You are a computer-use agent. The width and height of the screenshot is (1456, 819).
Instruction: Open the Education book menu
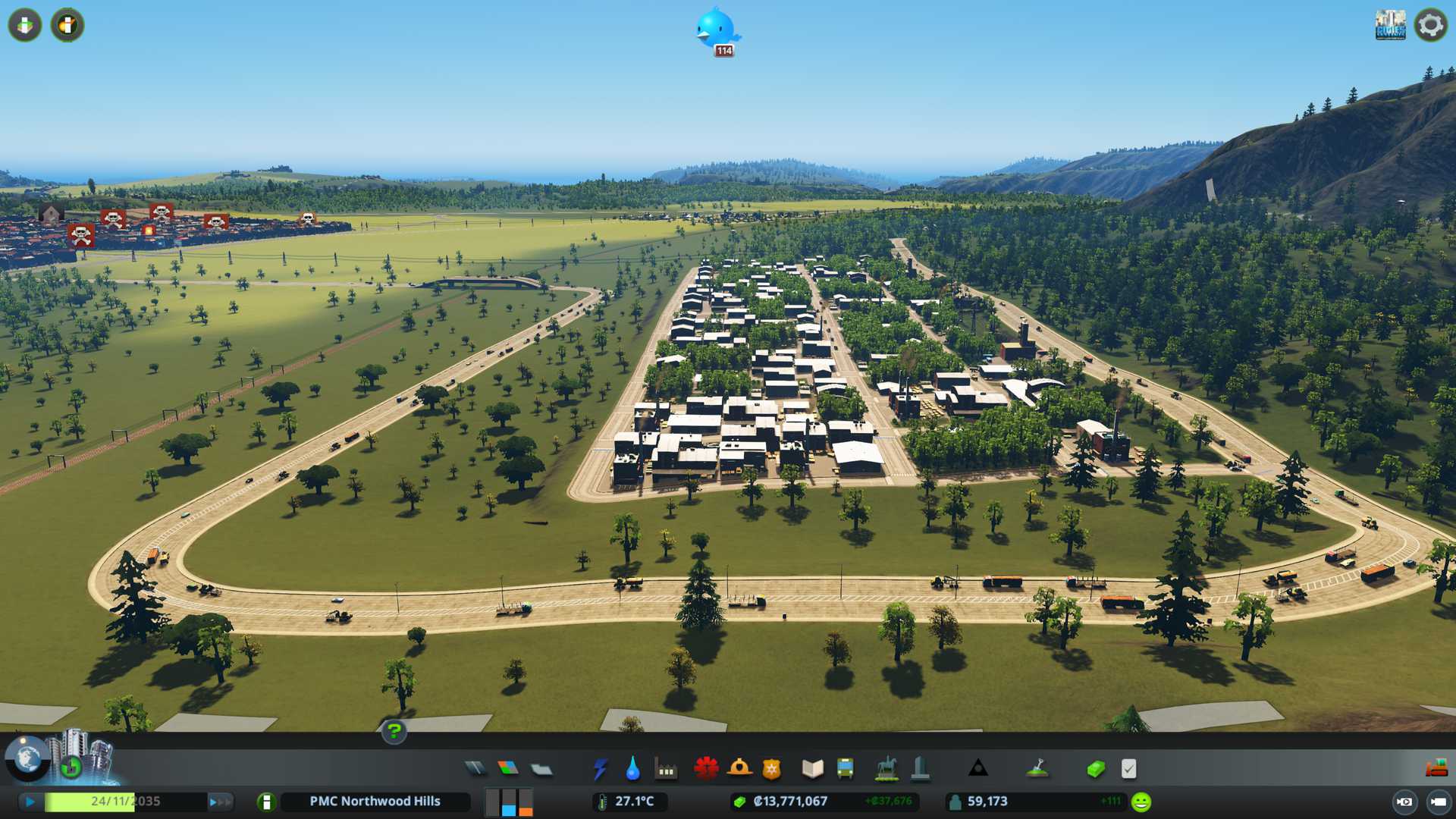[x=812, y=769]
